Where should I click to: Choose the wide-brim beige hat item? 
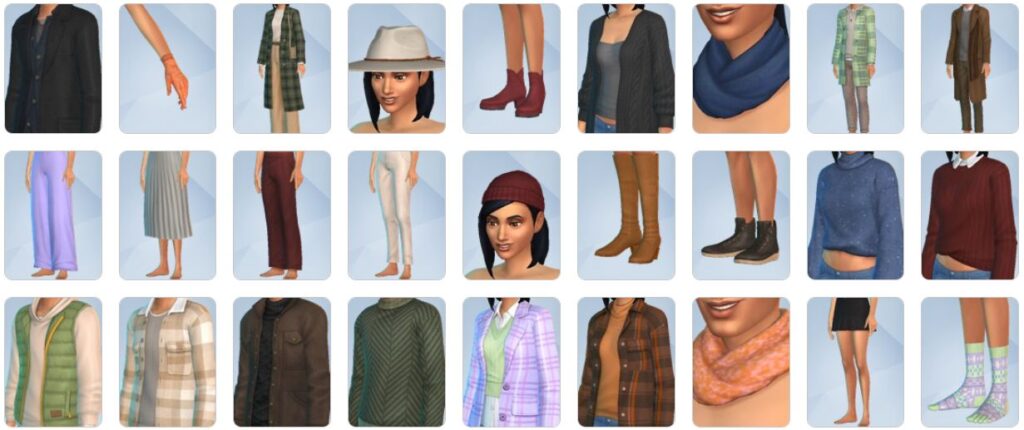(x=396, y=68)
